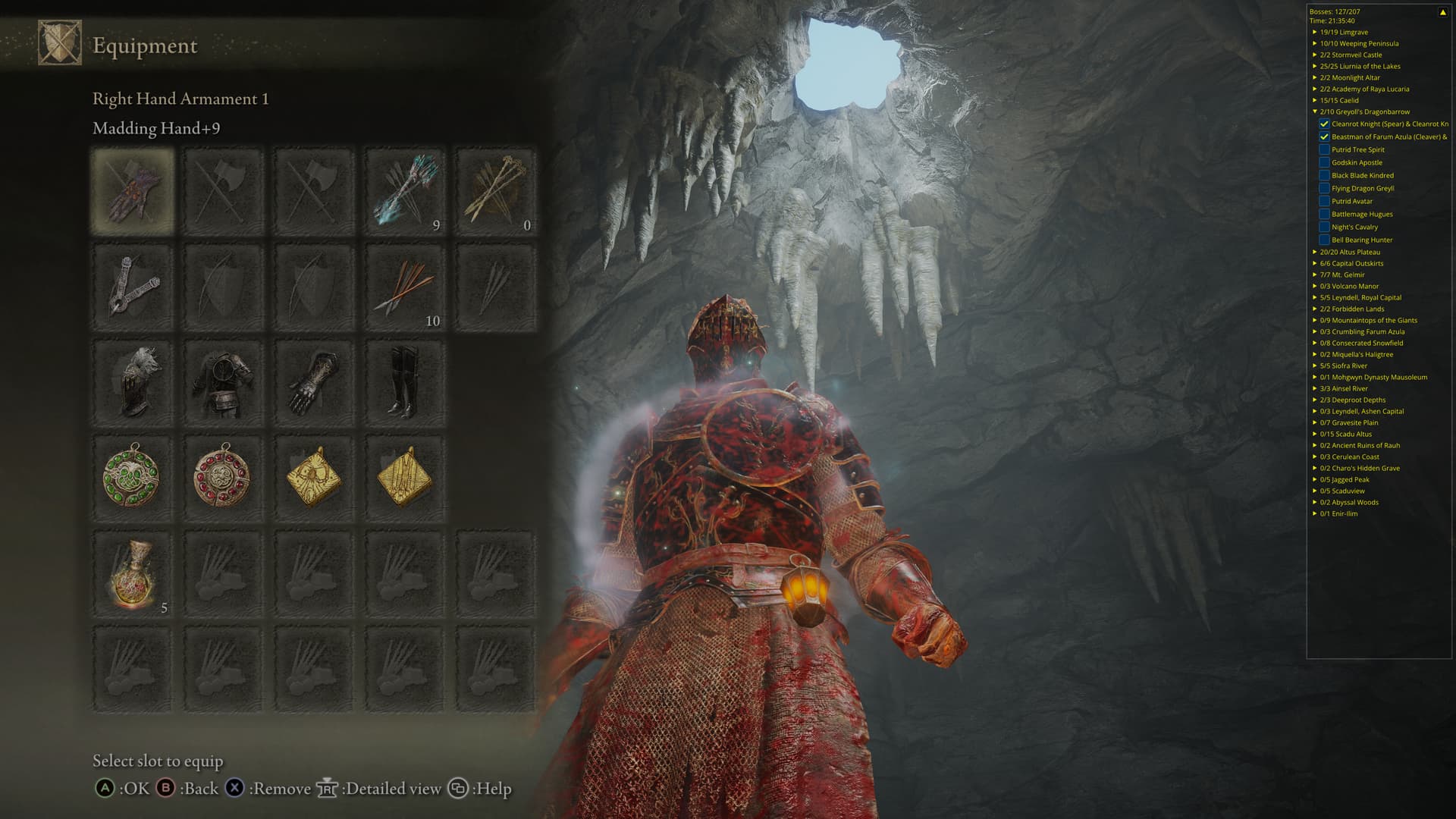Uncheck the Cleanrot Knight boss entry

[1324, 124]
